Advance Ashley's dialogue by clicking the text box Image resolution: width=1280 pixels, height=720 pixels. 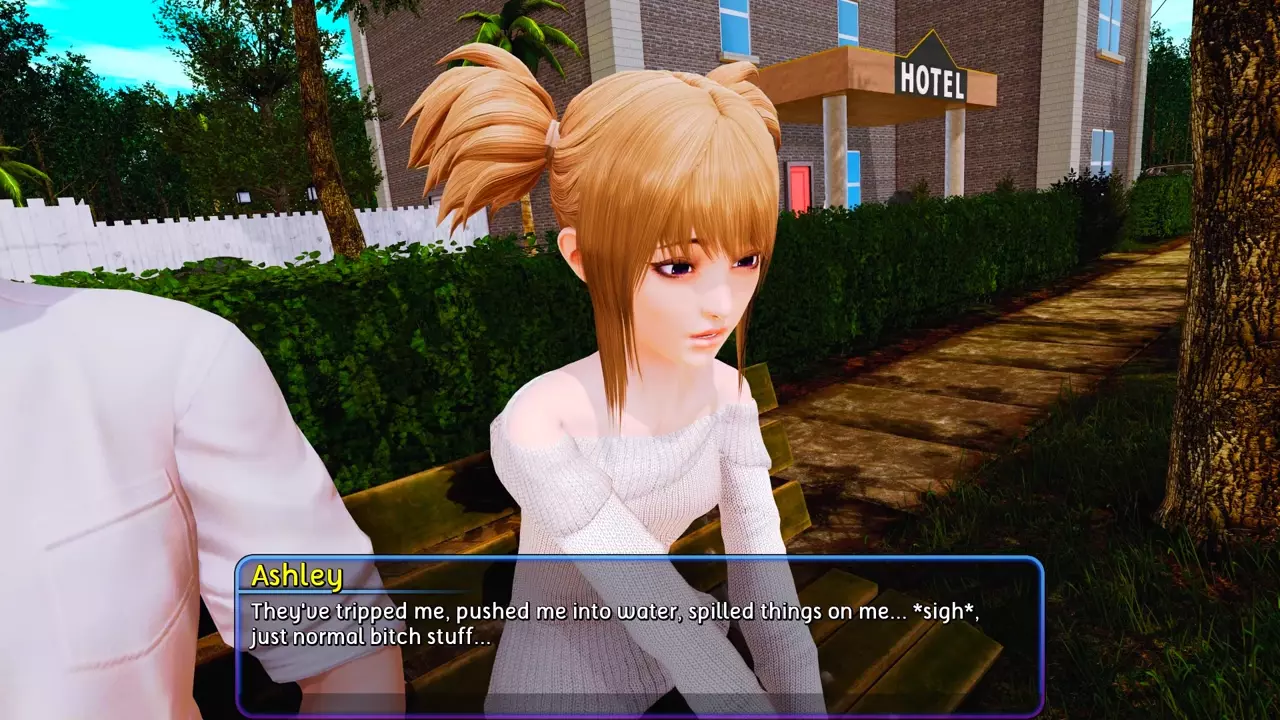[x=640, y=636]
